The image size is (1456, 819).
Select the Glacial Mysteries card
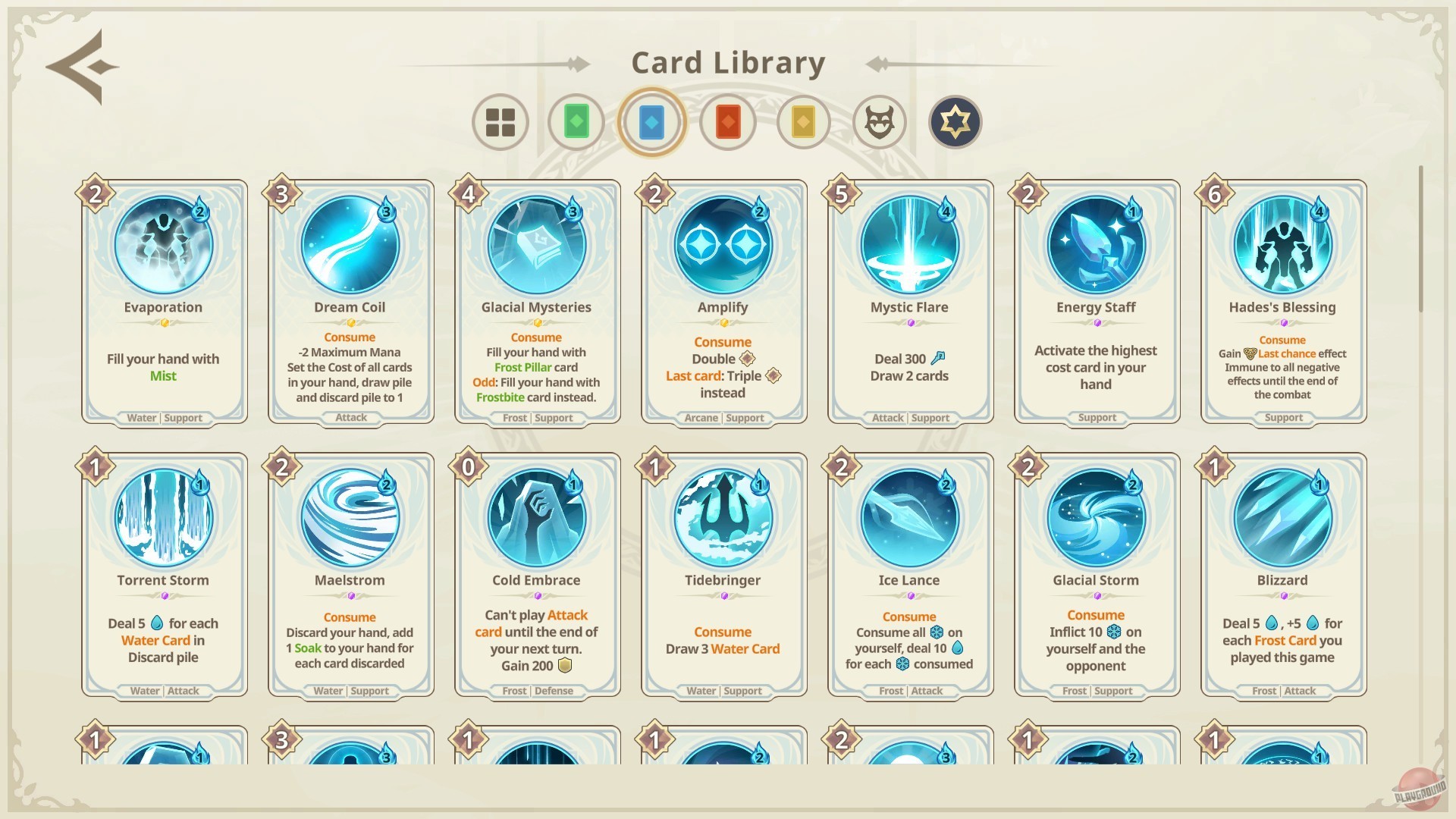[x=536, y=301]
